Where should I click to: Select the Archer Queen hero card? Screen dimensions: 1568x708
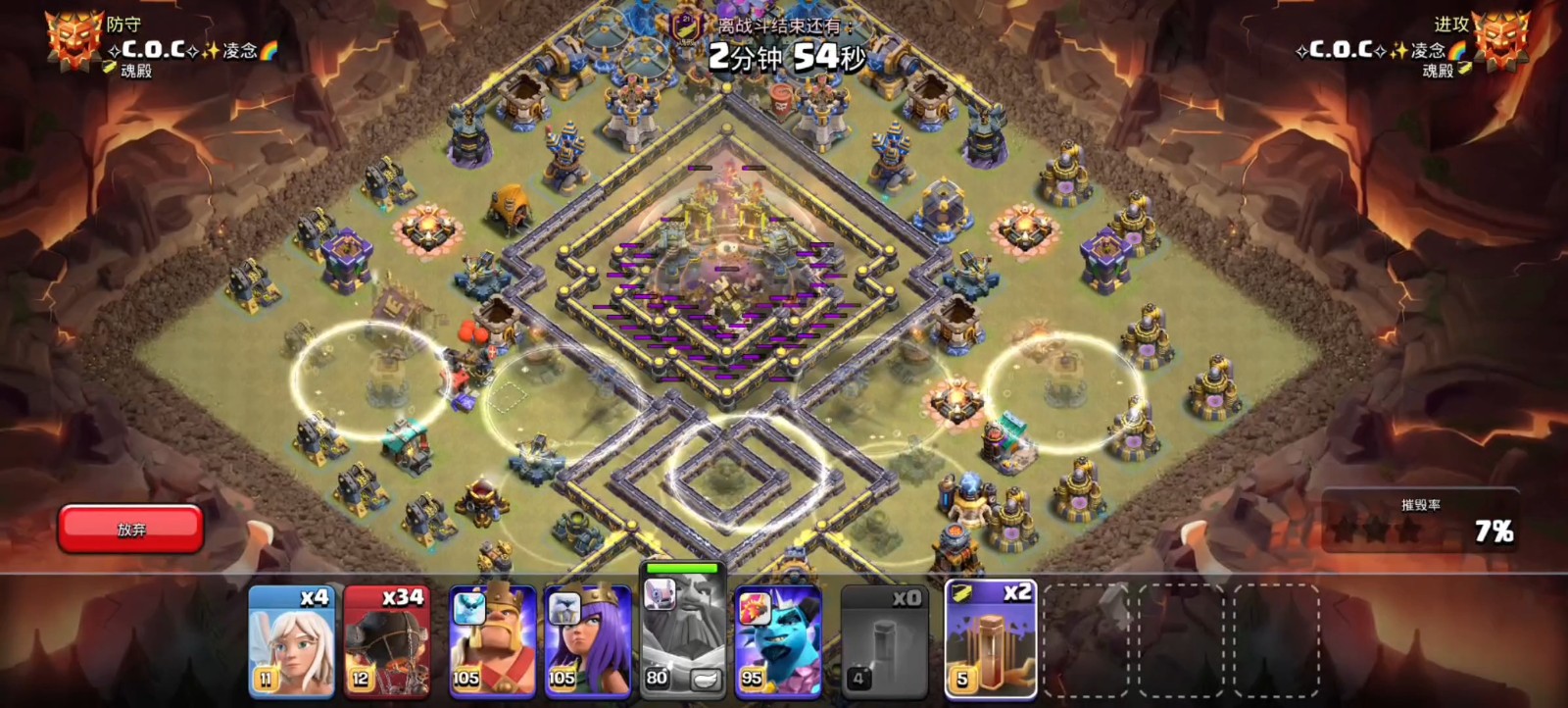point(588,641)
